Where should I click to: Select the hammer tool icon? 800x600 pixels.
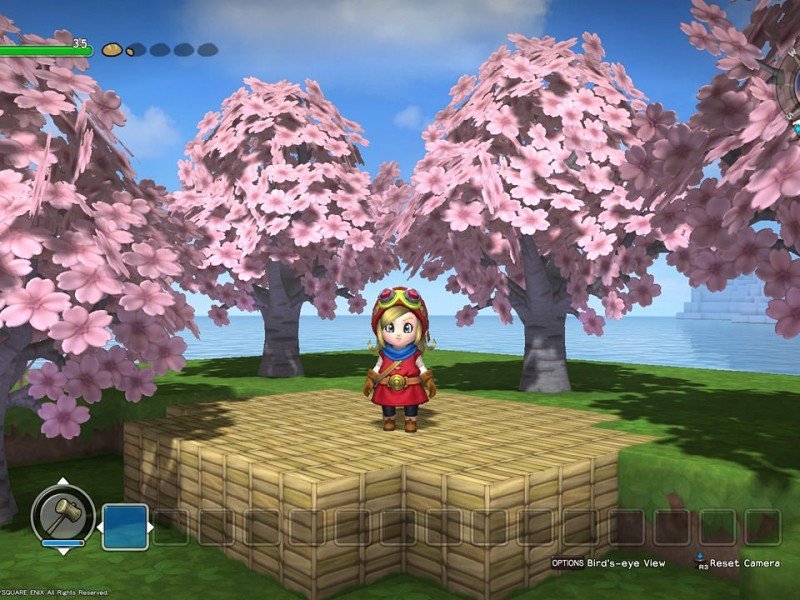tap(63, 515)
